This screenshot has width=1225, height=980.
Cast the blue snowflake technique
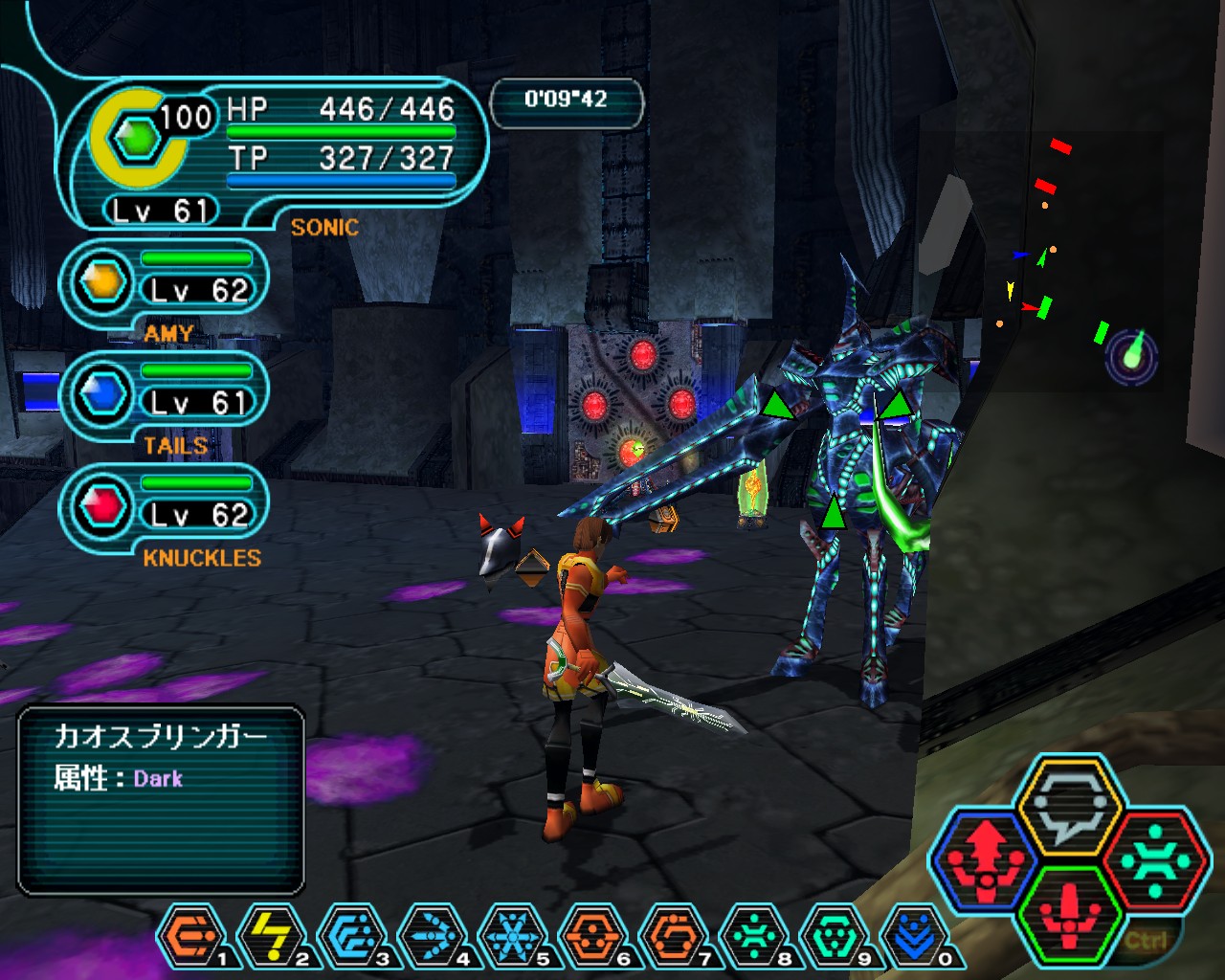click(513, 936)
